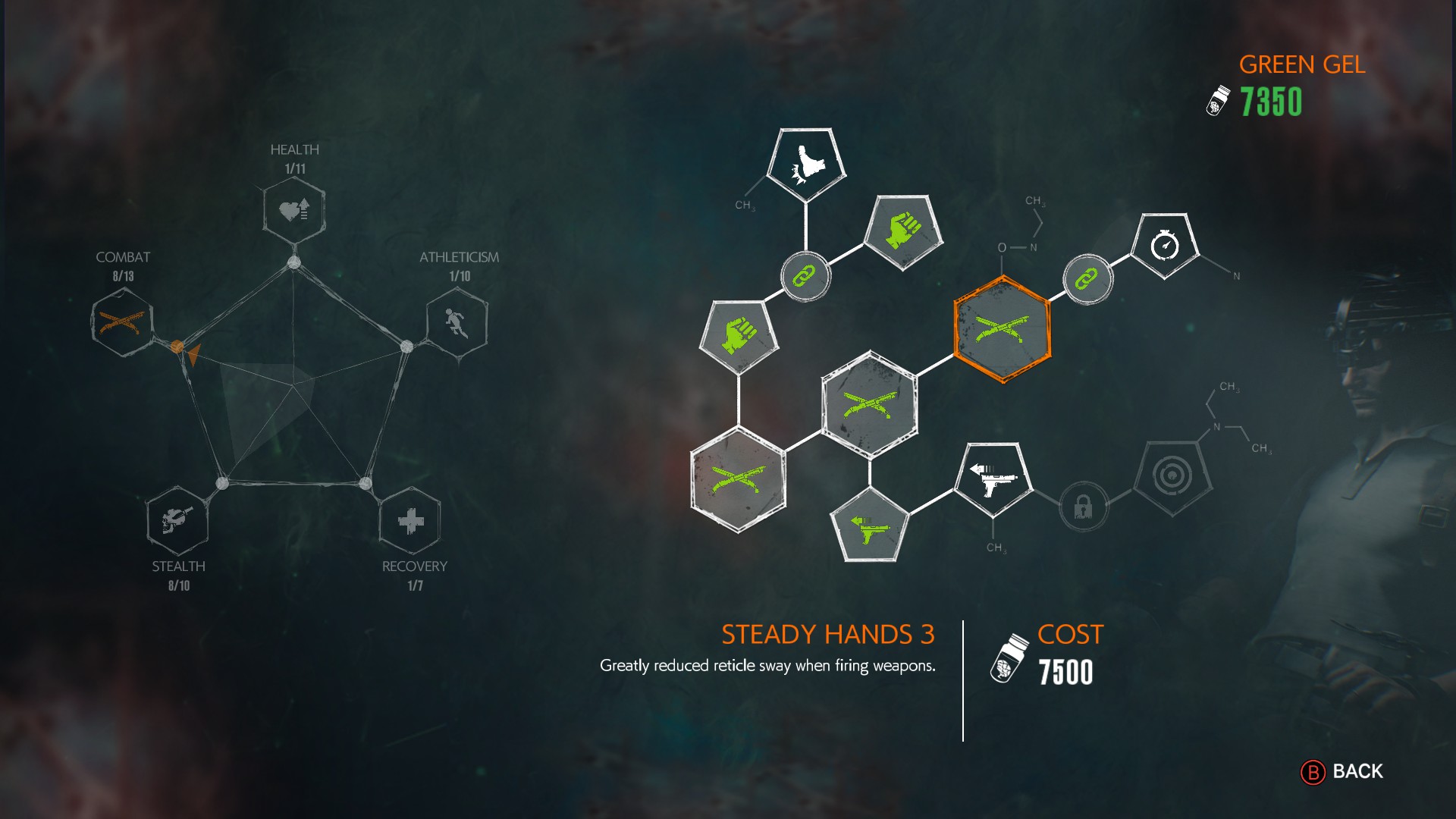Open the Health skill category
The width and height of the screenshot is (1456, 819).
294,210
